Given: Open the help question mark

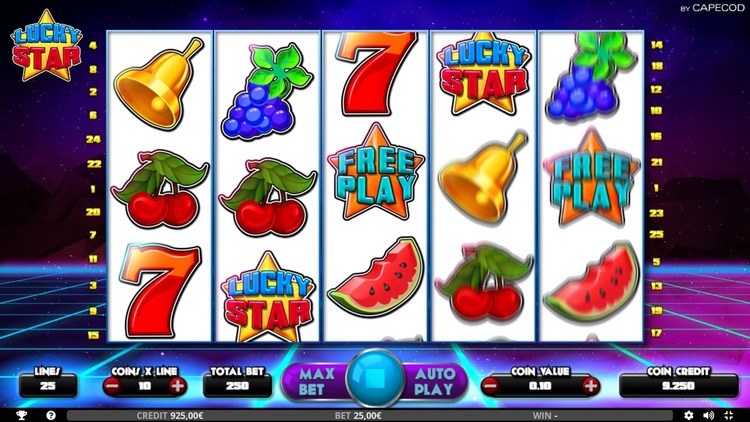Looking at the screenshot, I should [x=51, y=414].
